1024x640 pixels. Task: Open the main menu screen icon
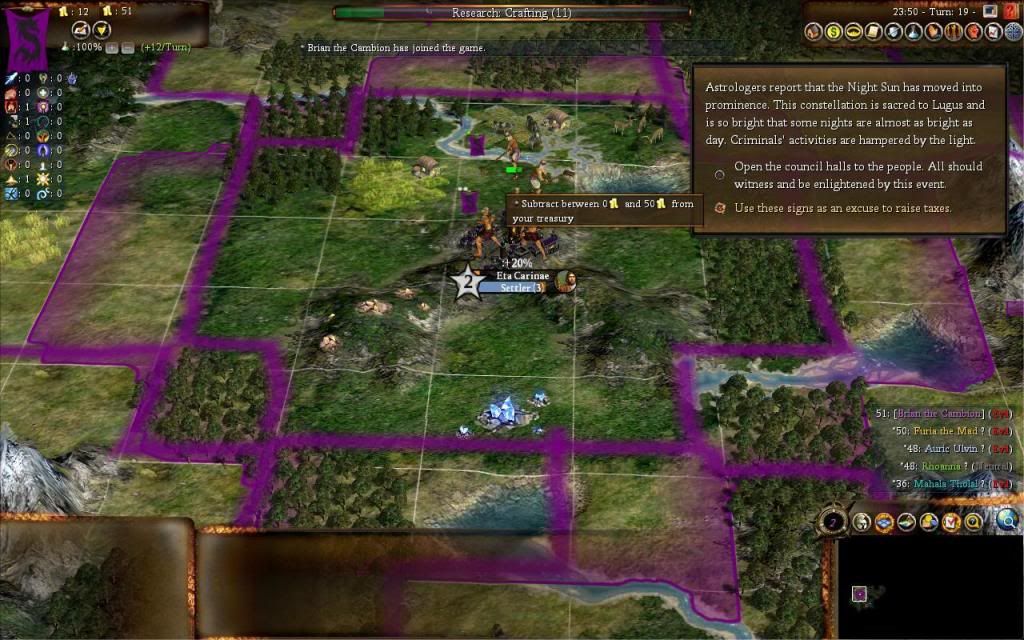(990, 11)
